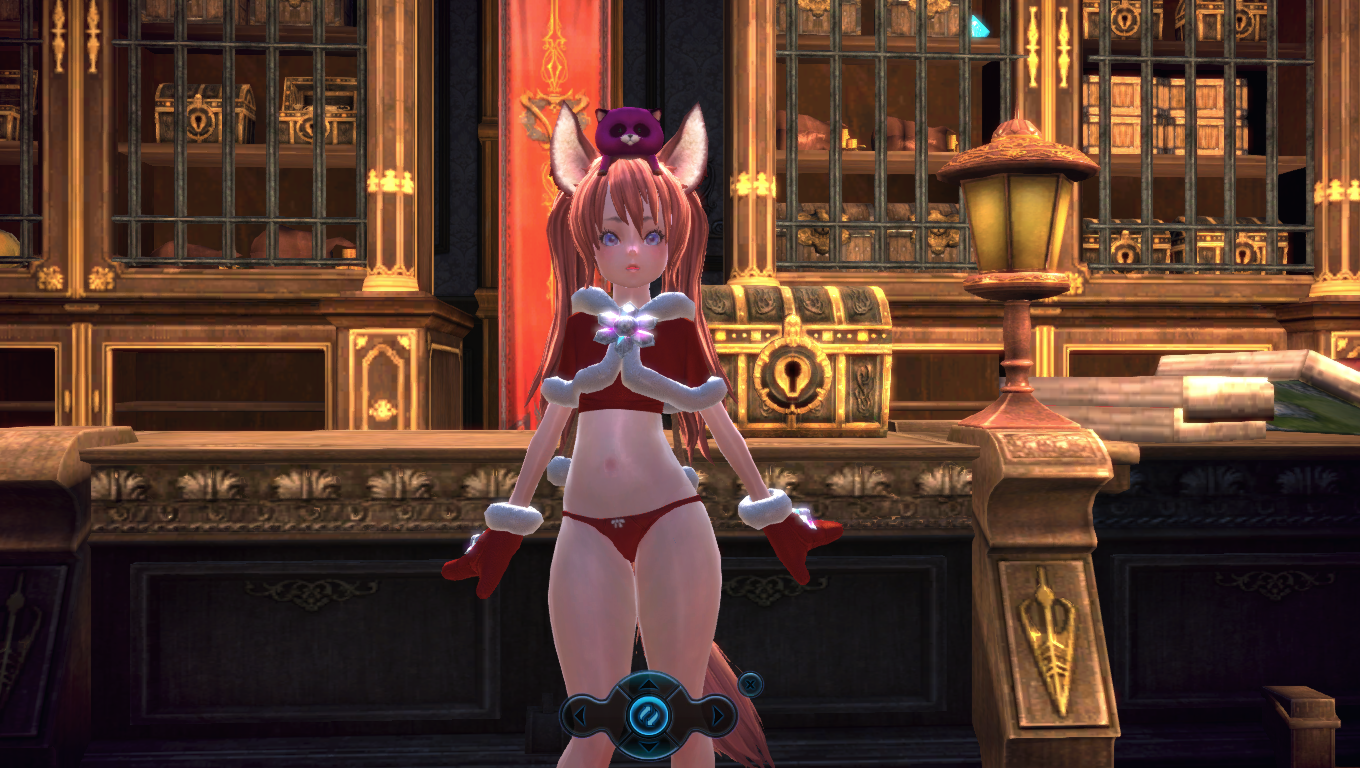Click the up arrow on the camera control
The image size is (1360, 768).
(648, 686)
